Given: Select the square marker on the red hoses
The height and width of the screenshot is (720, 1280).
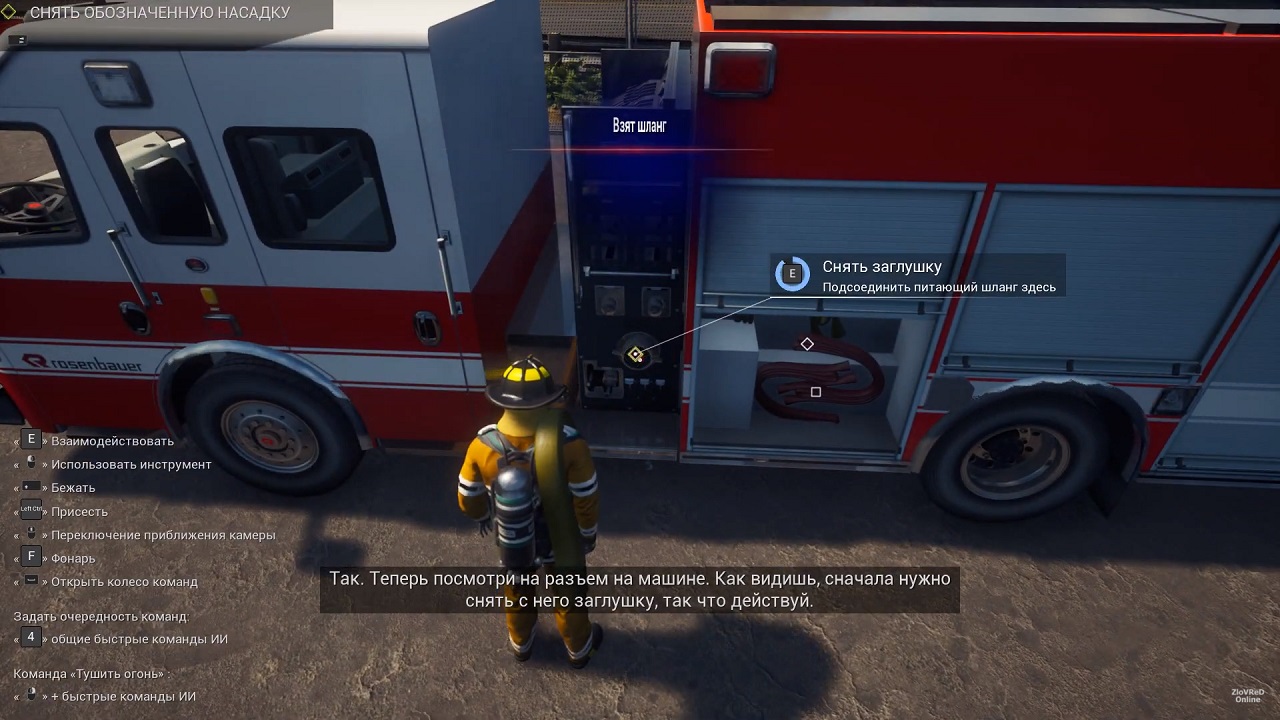Looking at the screenshot, I should 816,392.
